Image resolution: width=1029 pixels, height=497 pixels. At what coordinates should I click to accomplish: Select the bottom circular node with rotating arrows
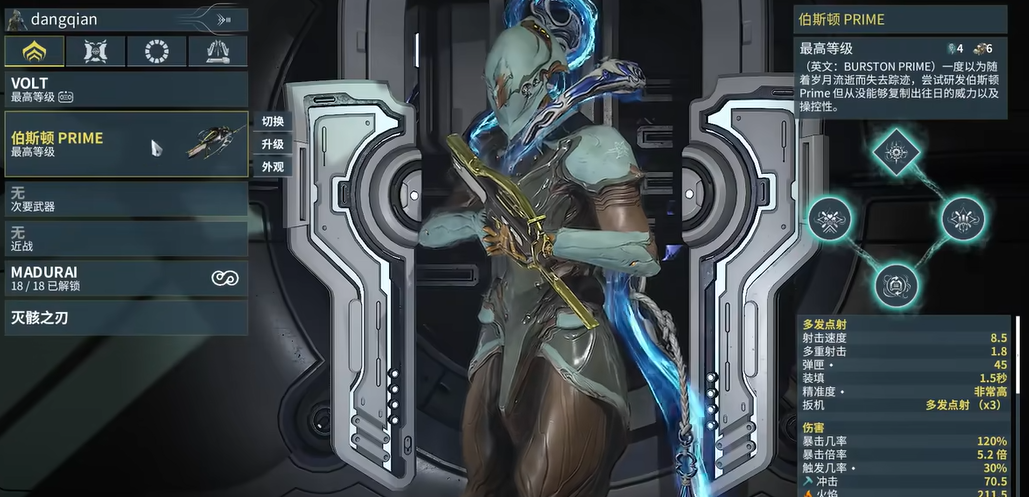click(895, 284)
